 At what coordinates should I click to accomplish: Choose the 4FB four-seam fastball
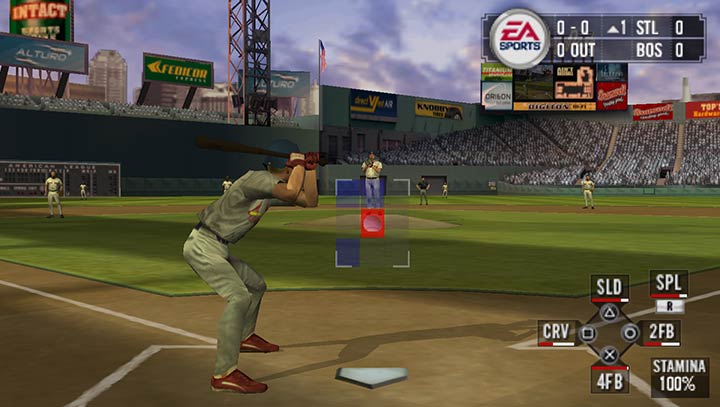[x=609, y=379]
